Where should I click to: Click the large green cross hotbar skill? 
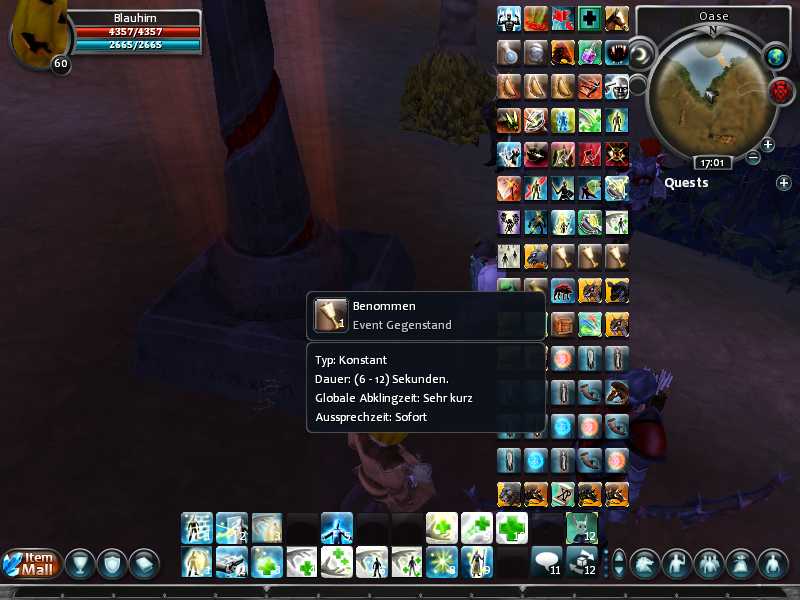pos(511,527)
